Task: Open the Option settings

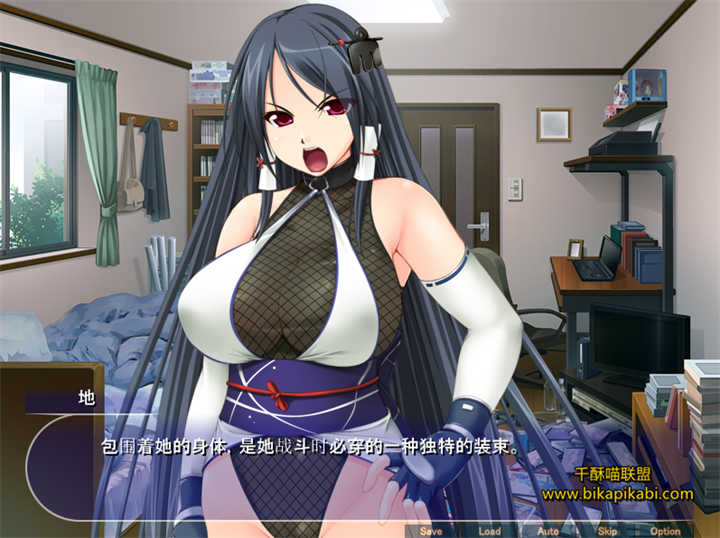Action: [x=665, y=531]
